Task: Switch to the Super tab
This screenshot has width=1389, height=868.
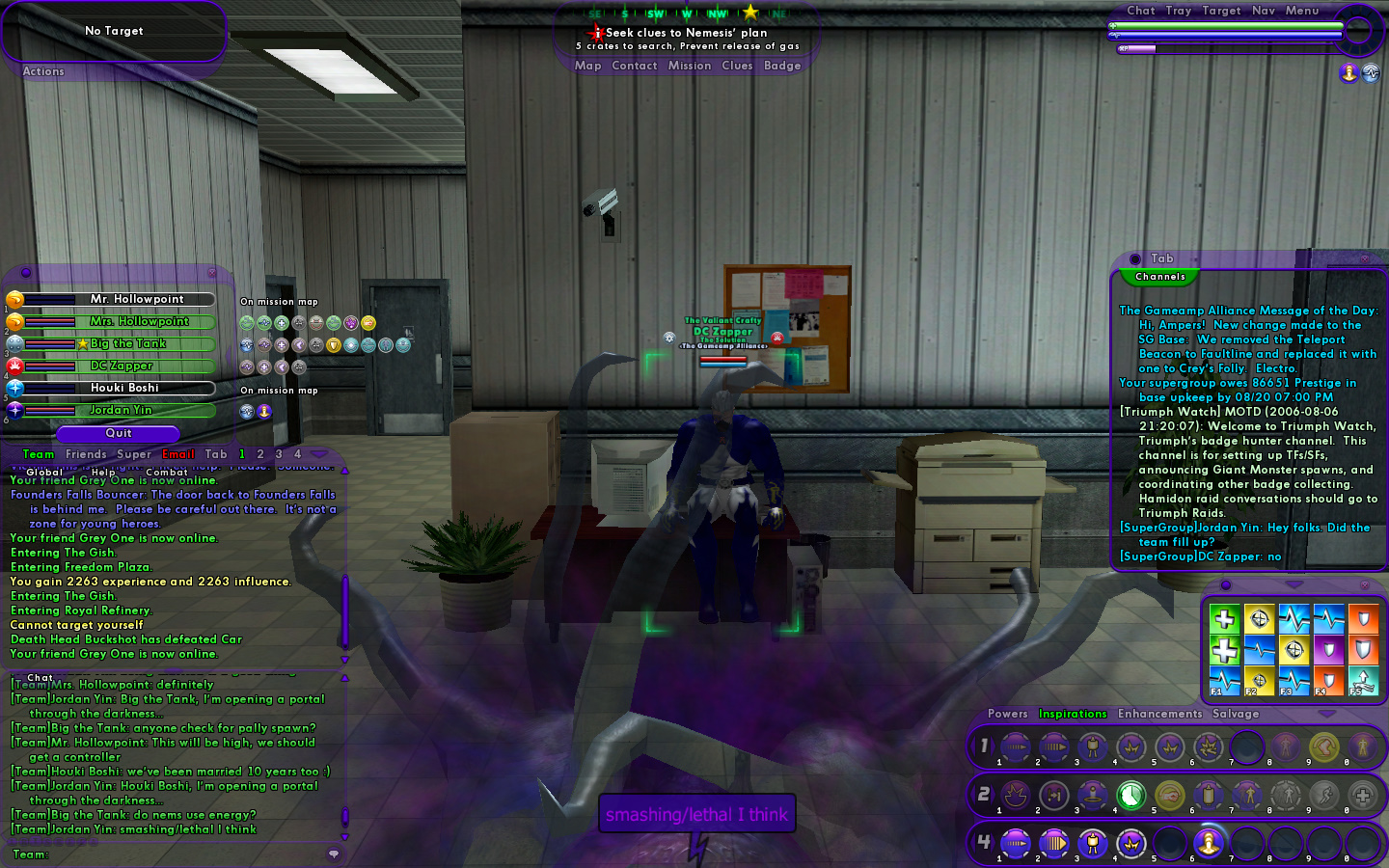Action: (134, 454)
